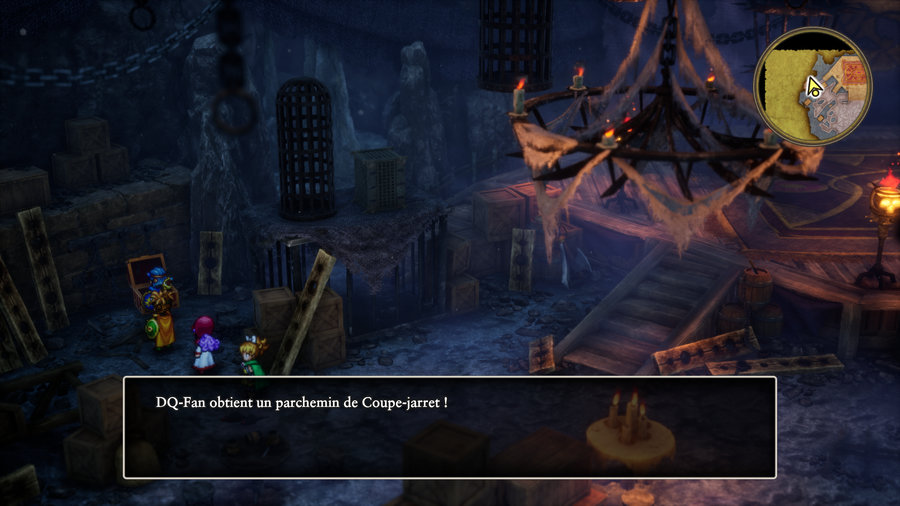
Task: Advance the Coupe-jarret parchment message box
Action: pyautogui.click(x=449, y=427)
